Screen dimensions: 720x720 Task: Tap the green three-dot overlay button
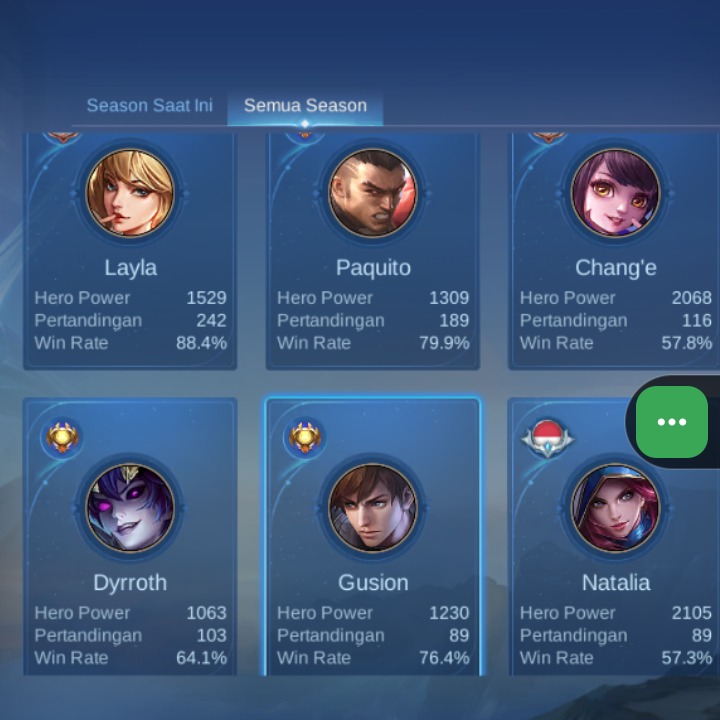(672, 422)
